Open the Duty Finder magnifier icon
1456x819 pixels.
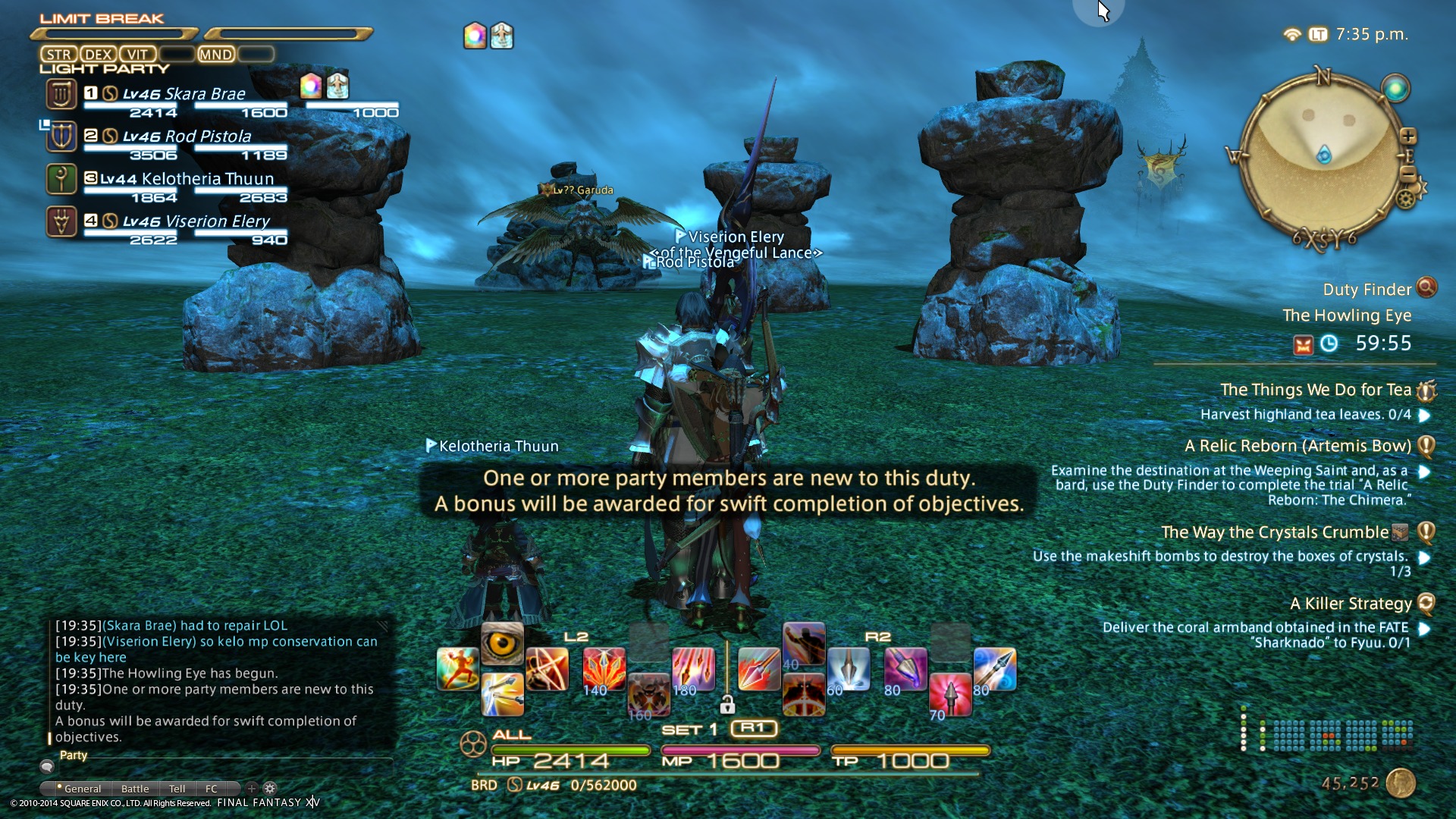(x=1426, y=287)
